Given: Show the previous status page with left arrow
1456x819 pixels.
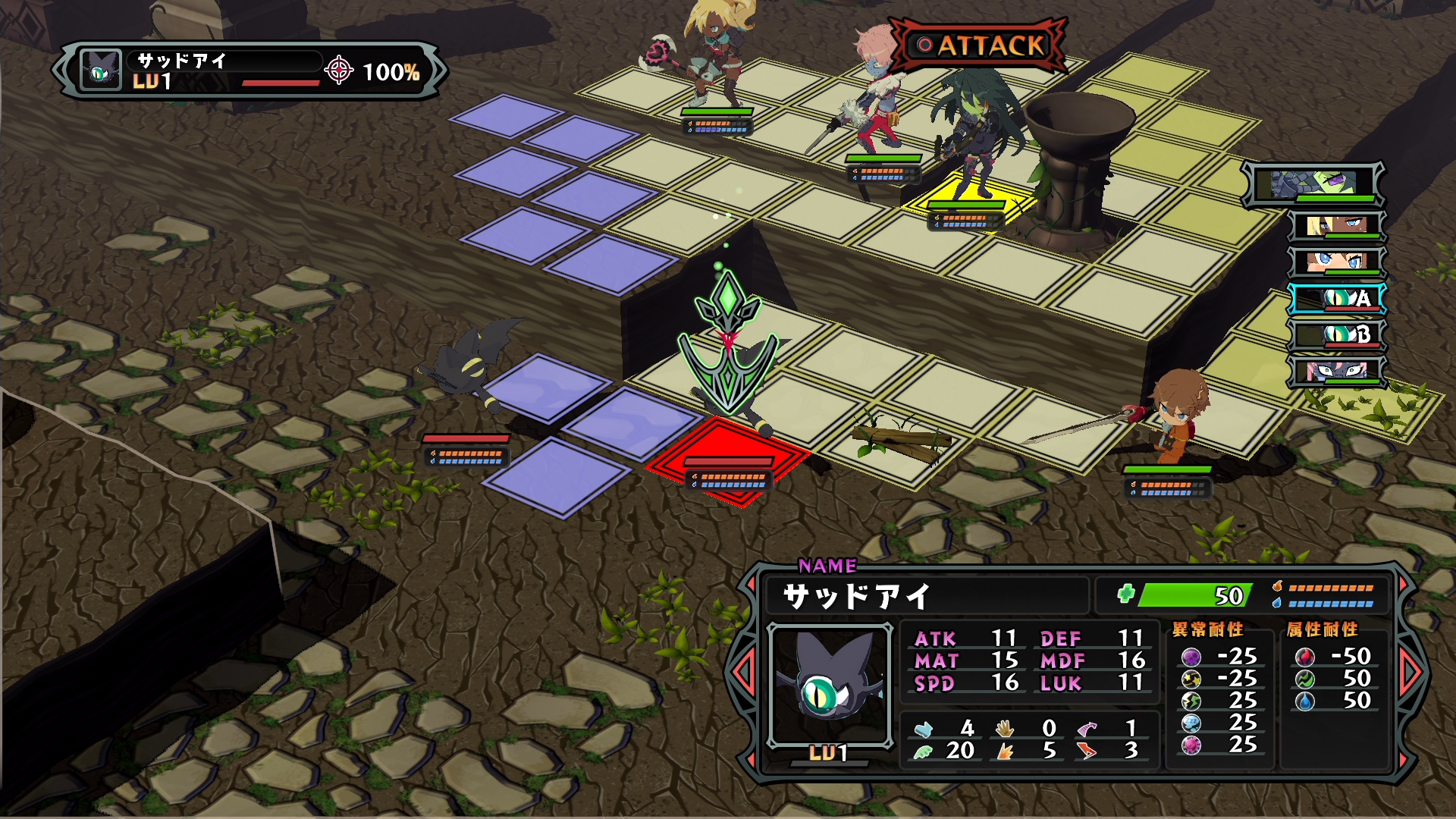Looking at the screenshot, I should coord(742,672).
